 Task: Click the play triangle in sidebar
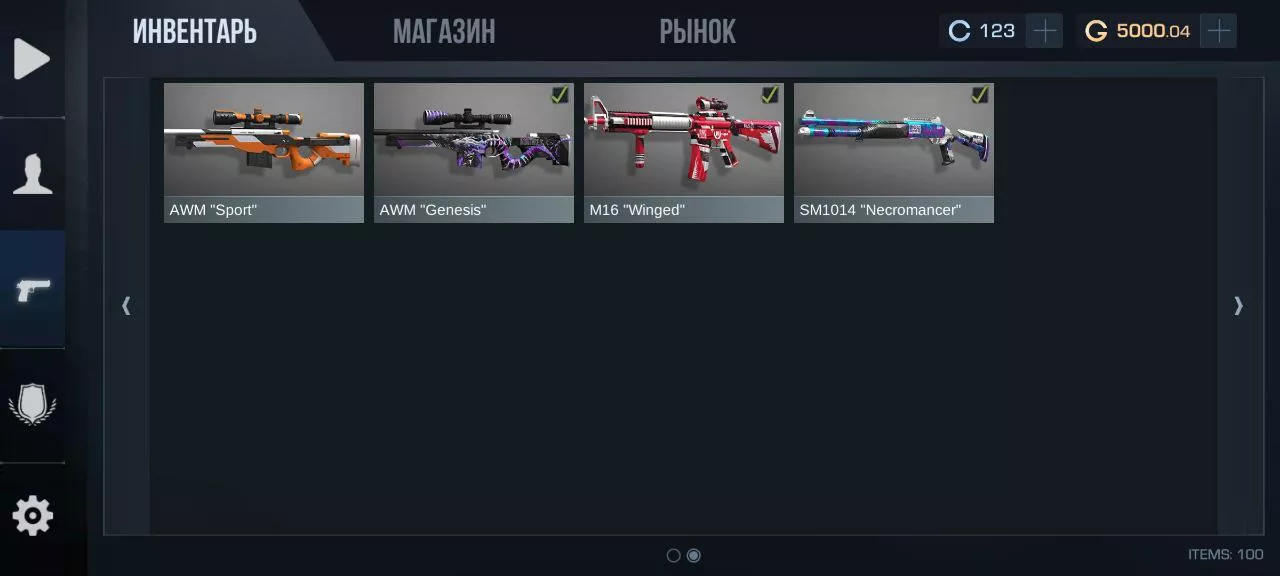point(32,59)
